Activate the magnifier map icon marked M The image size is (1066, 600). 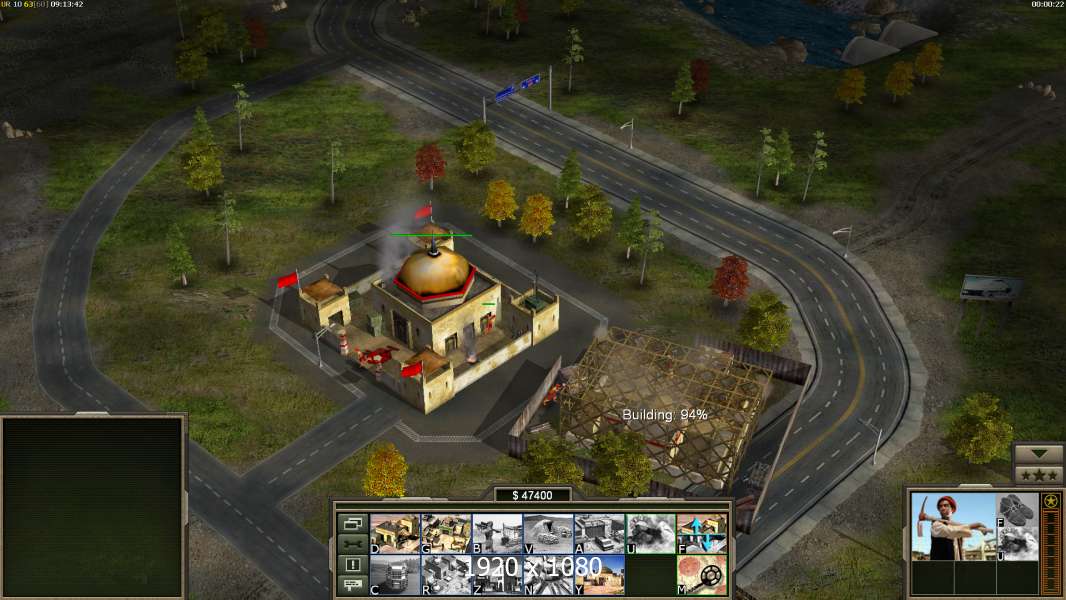click(701, 575)
